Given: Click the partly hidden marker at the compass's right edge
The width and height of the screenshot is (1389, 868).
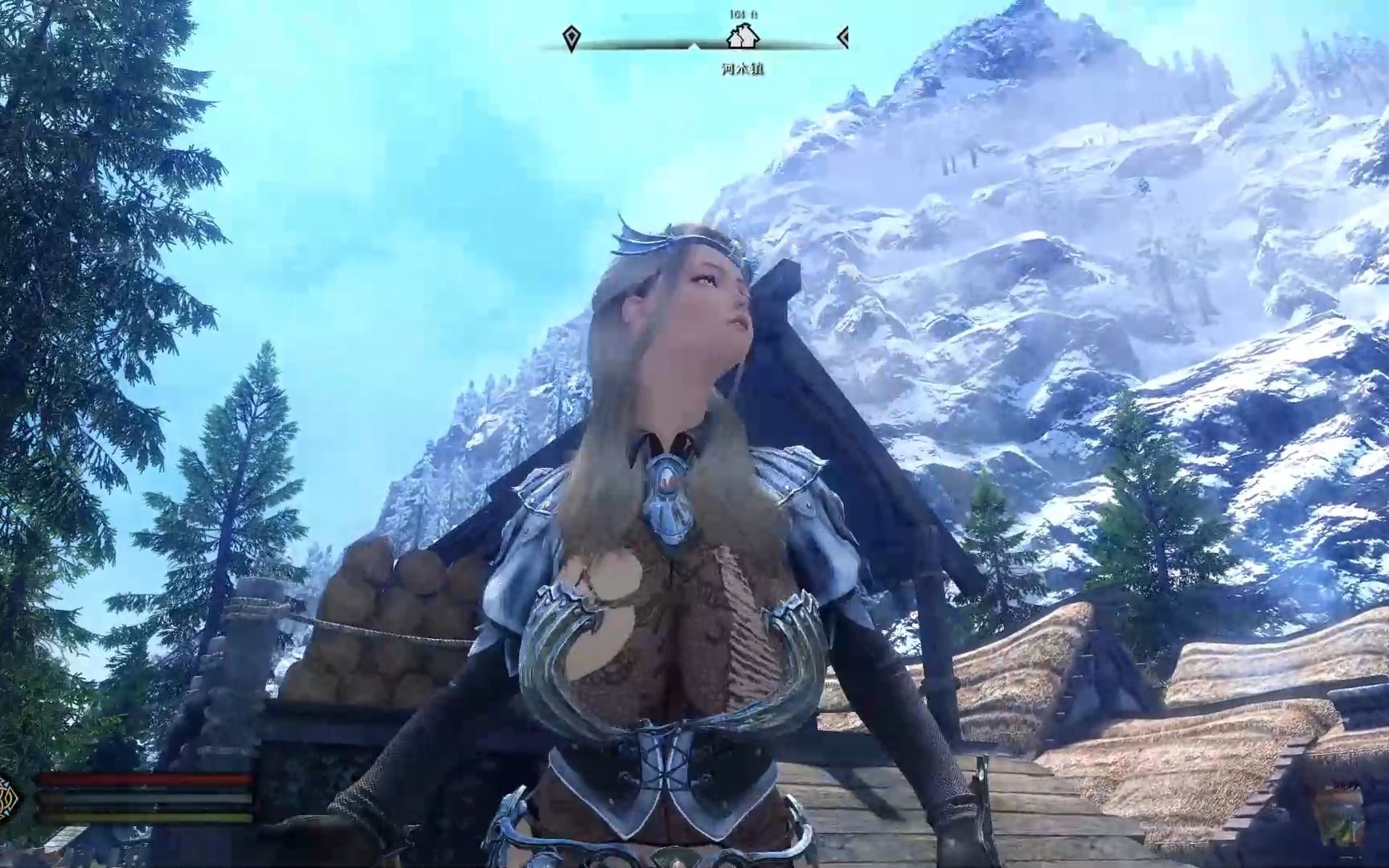Looking at the screenshot, I should [x=842, y=37].
